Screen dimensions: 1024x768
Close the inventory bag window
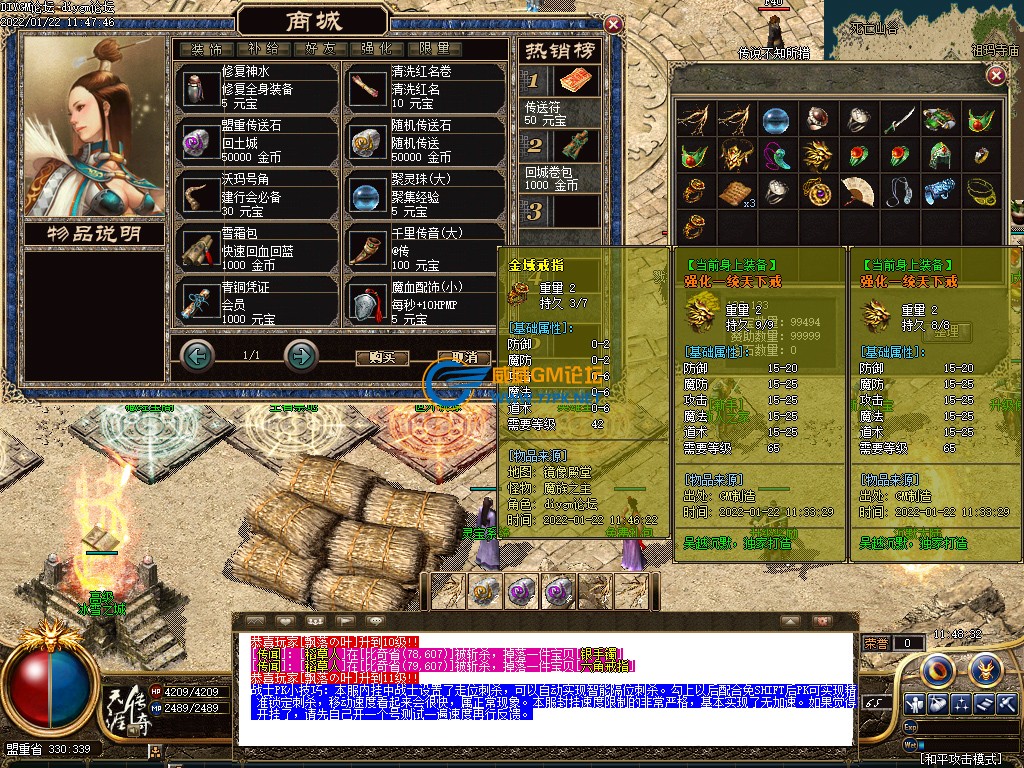pos(995,76)
